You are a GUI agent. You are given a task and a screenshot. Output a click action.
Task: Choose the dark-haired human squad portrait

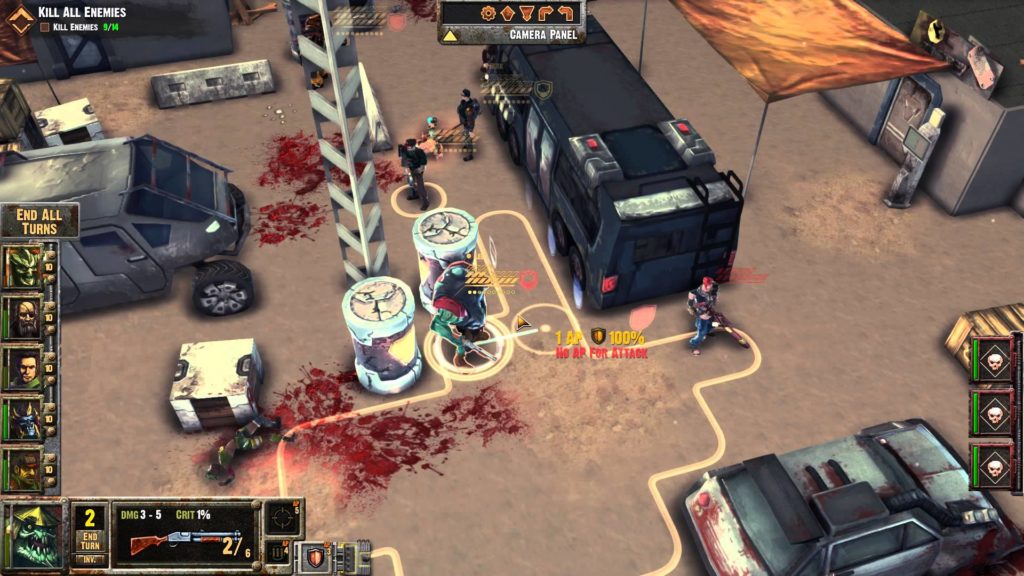pyautogui.click(x=23, y=368)
